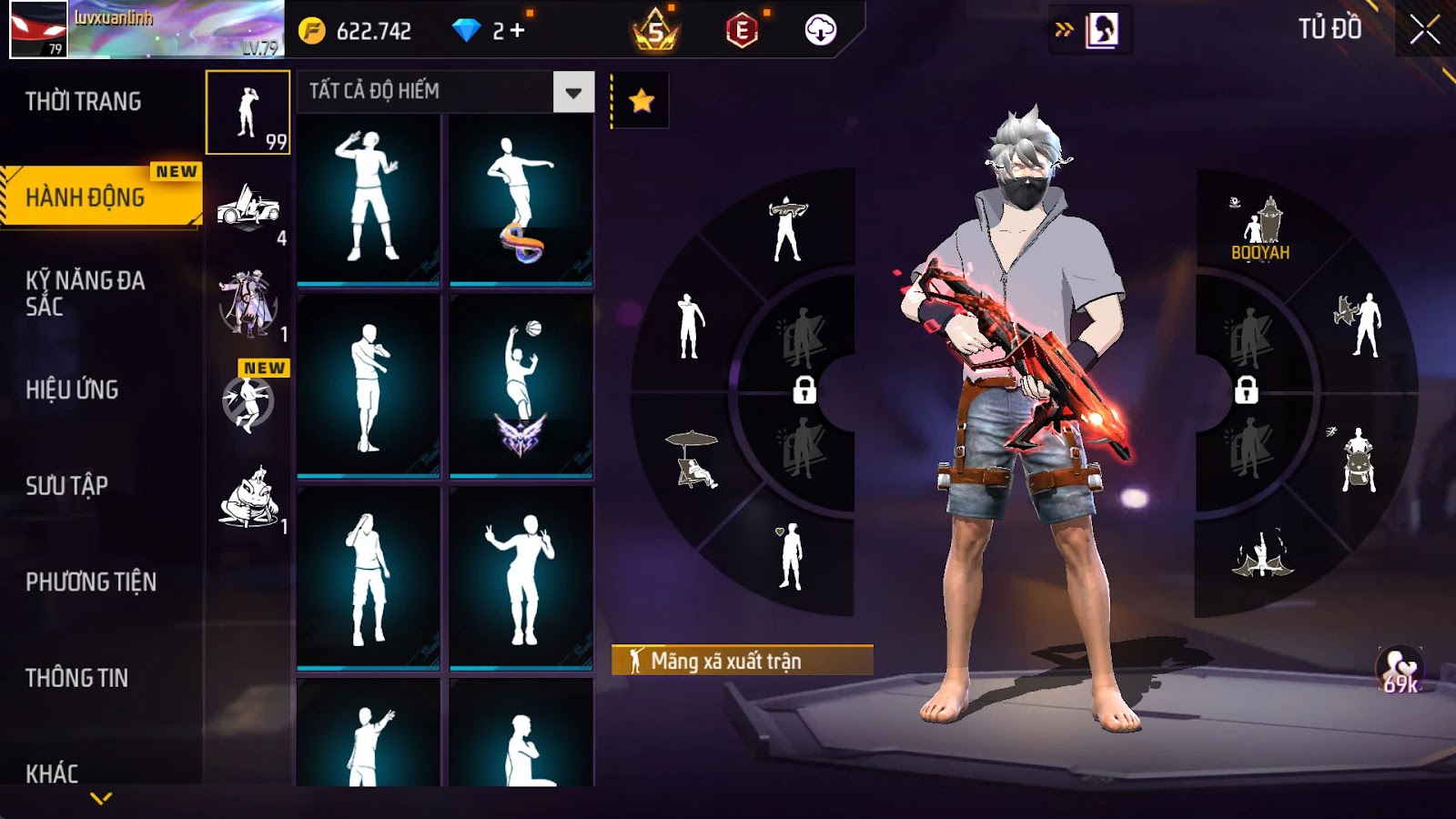Add diamonds with the plus button
Image resolution: width=1456 pixels, height=819 pixels.
point(518,31)
